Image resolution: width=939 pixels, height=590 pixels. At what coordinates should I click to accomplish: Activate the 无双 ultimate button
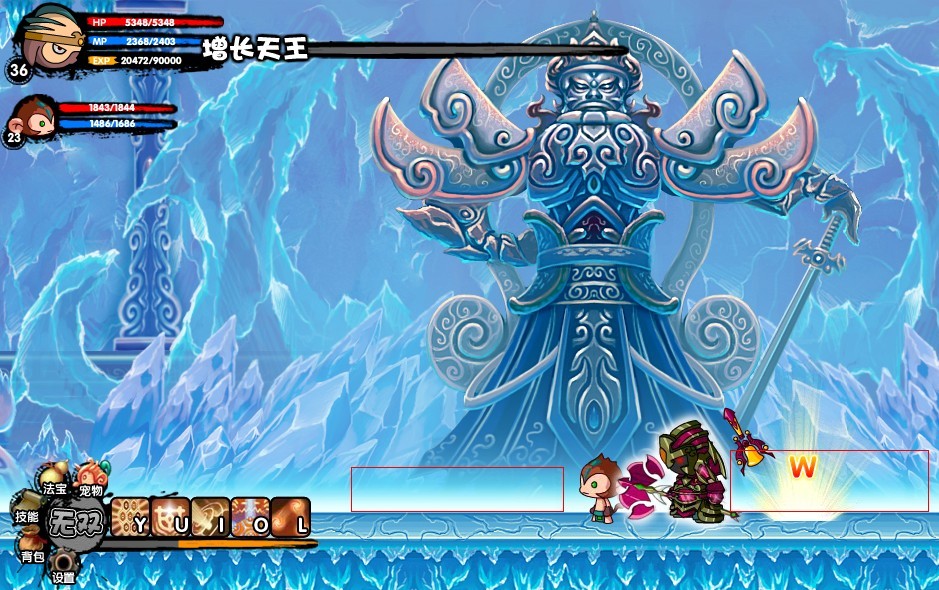click(76, 521)
